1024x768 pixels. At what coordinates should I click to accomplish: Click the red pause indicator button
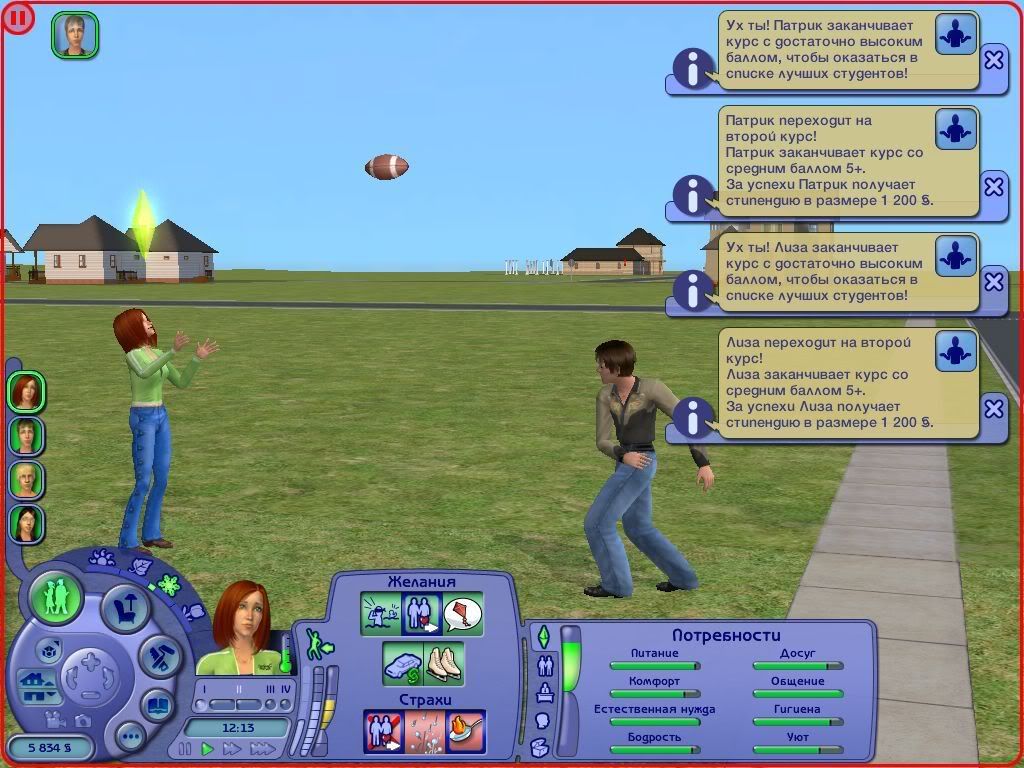pos(18,17)
